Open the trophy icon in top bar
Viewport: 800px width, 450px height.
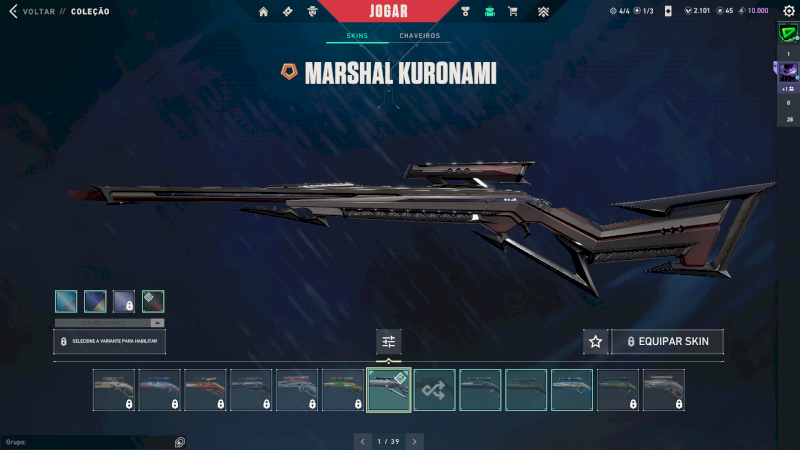pos(466,12)
